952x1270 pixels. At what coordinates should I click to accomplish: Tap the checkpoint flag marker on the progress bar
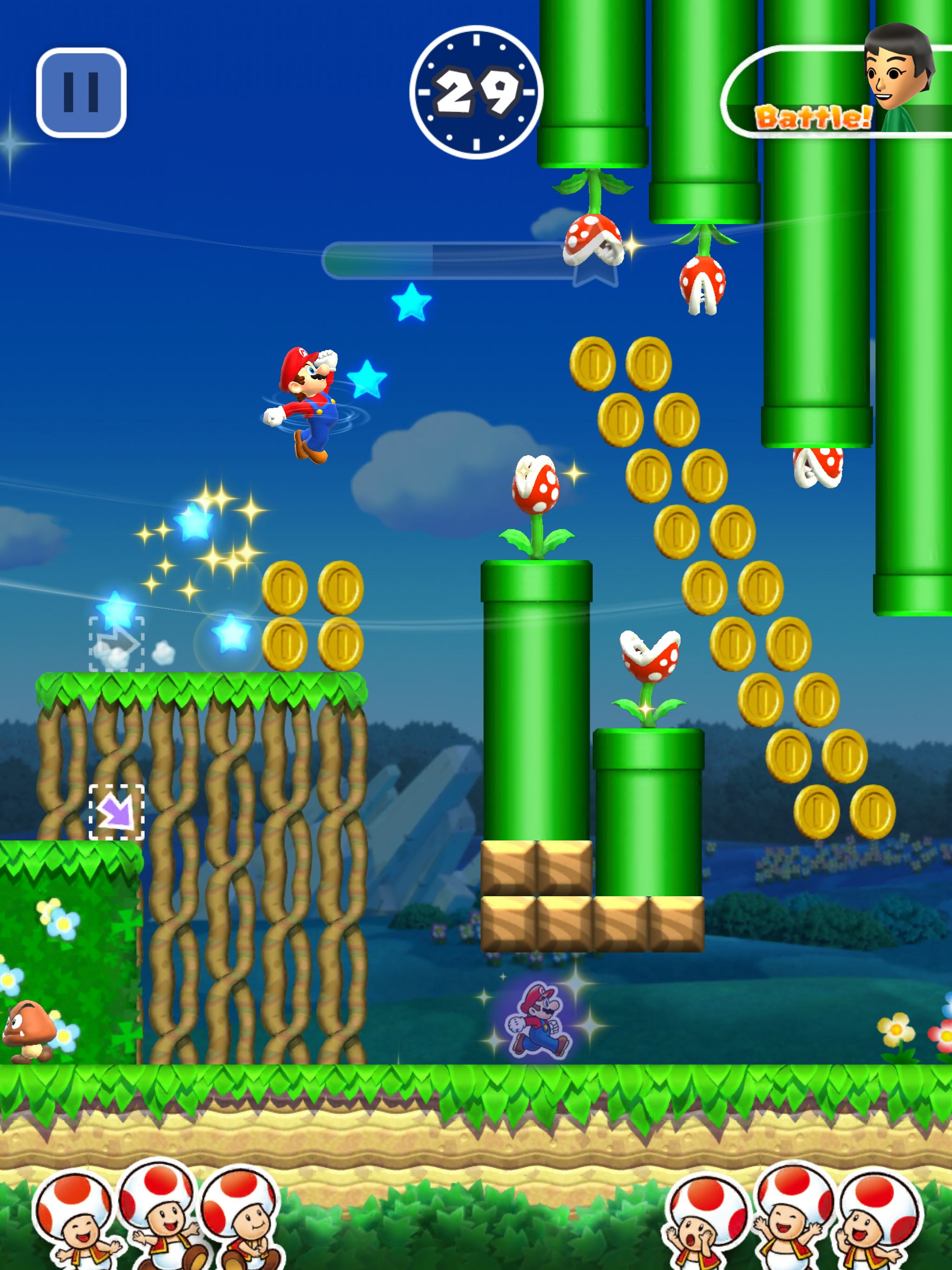594,276
